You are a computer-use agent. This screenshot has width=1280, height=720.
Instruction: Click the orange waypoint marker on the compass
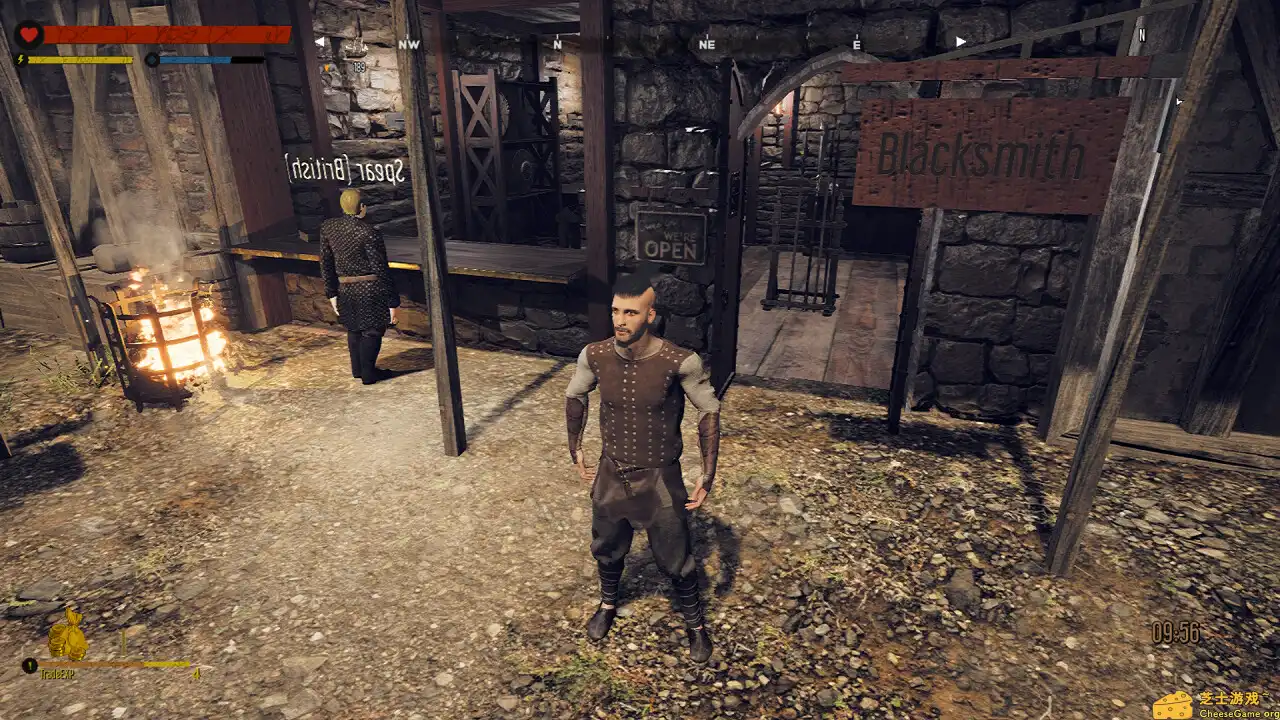[x=327, y=67]
